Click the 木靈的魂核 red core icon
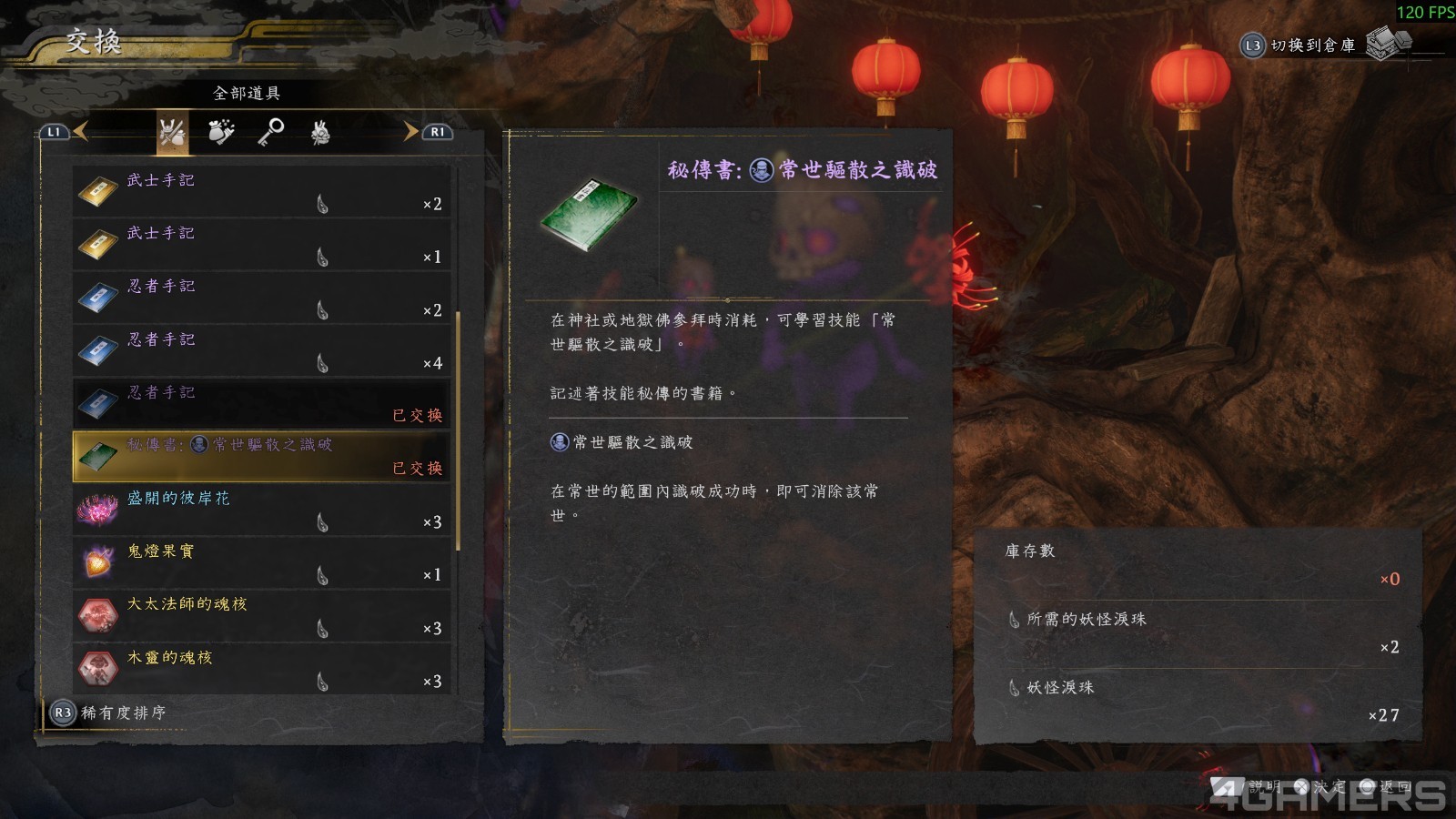This screenshot has width=1456, height=819. [98, 670]
